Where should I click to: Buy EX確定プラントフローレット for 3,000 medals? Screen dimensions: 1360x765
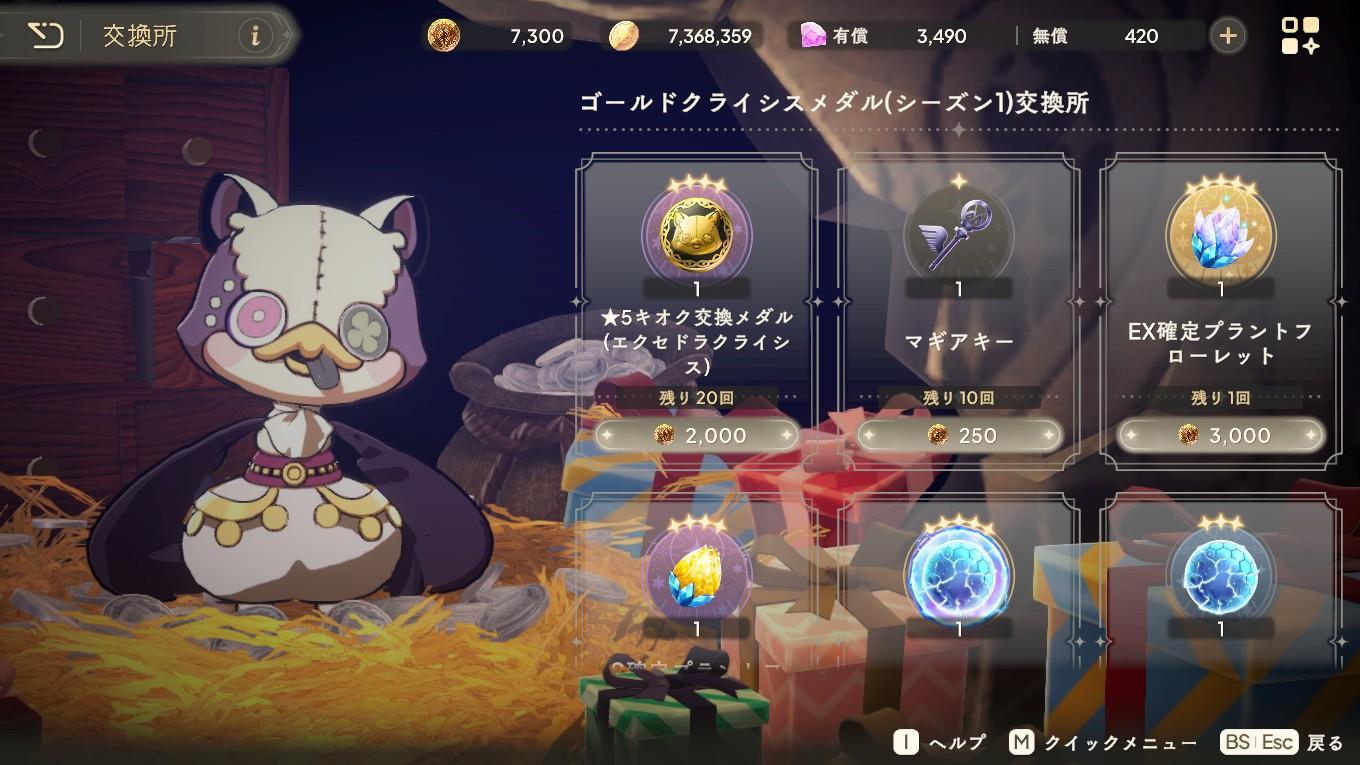[x=1220, y=435]
